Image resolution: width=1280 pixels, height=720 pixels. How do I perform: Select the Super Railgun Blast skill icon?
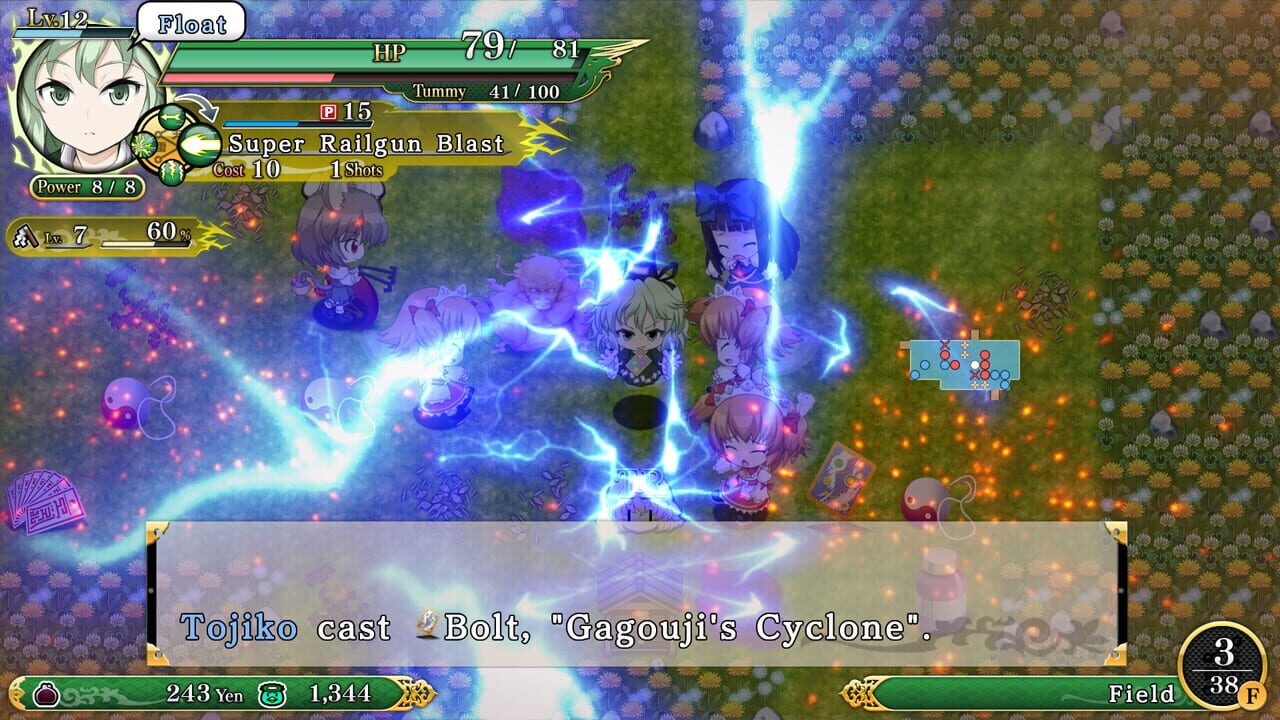pos(199,143)
